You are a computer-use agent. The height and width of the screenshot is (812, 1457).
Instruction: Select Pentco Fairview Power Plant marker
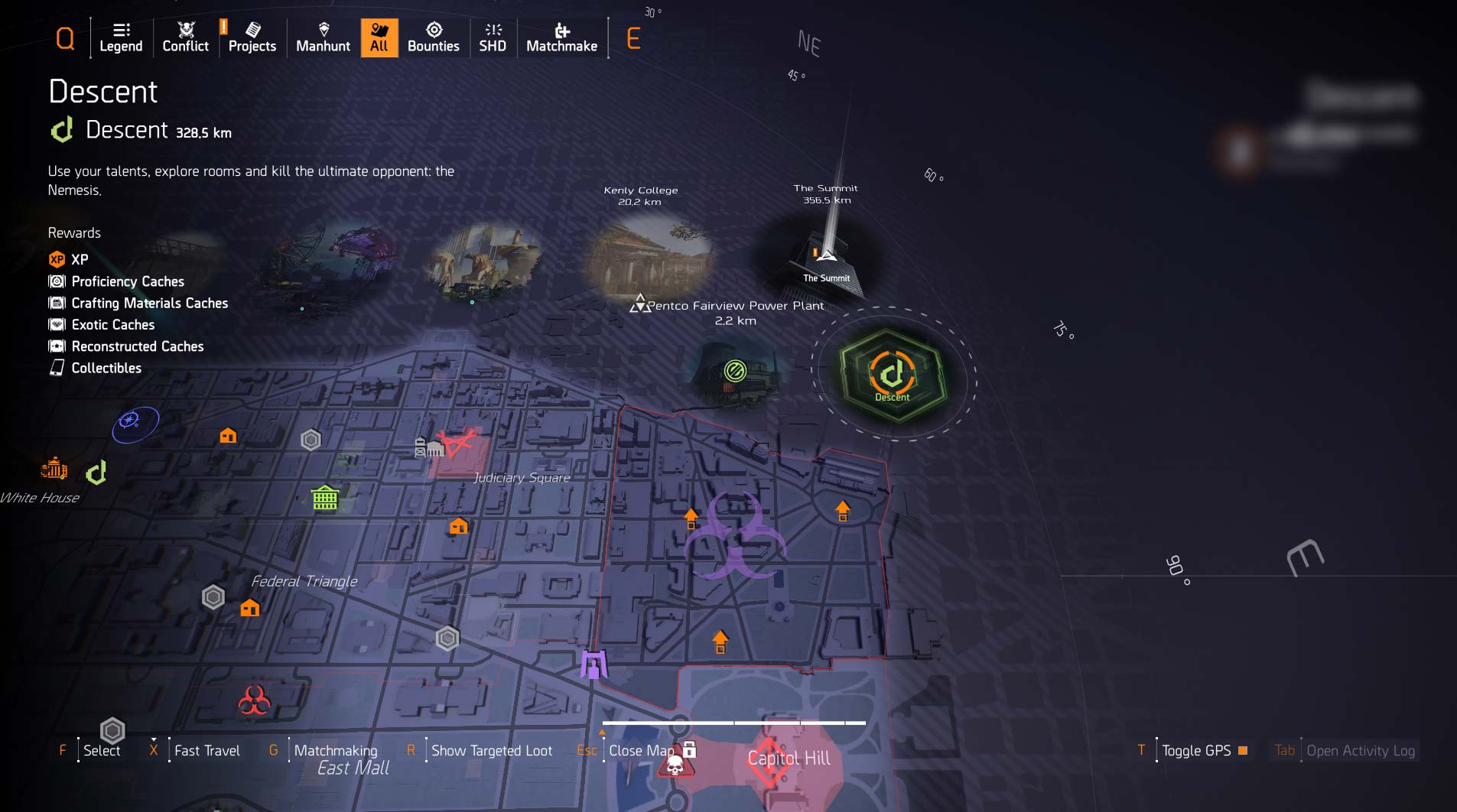click(x=640, y=304)
